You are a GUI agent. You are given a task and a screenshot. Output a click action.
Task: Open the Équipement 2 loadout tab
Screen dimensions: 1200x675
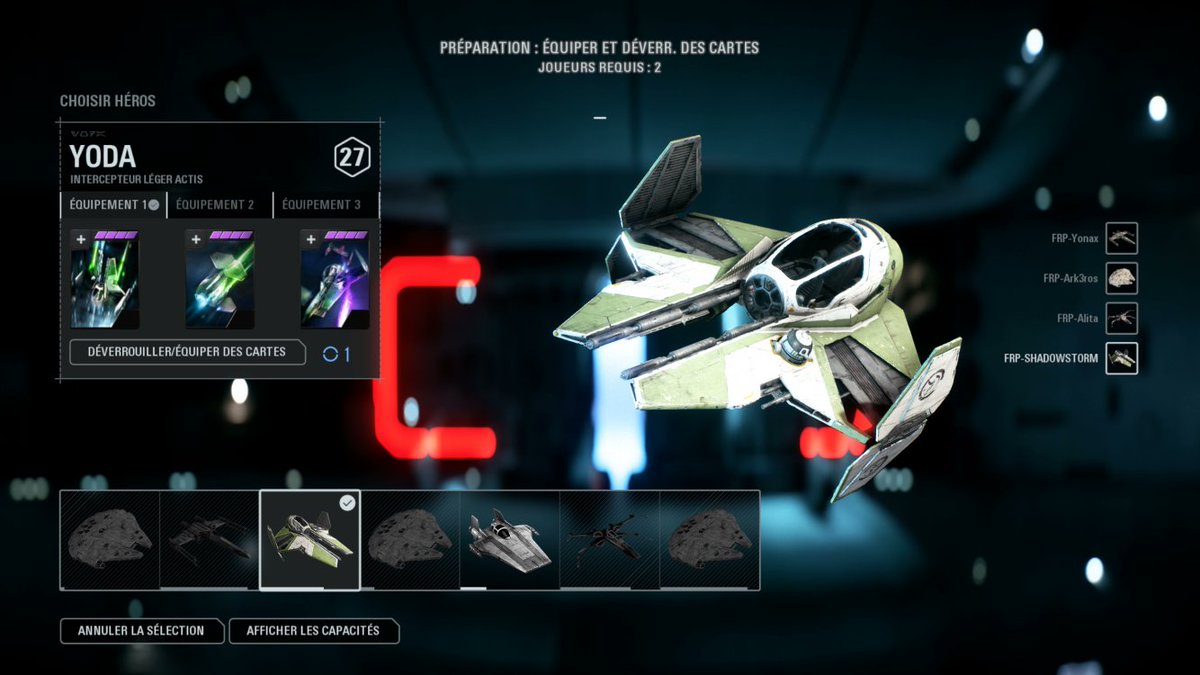click(x=216, y=205)
